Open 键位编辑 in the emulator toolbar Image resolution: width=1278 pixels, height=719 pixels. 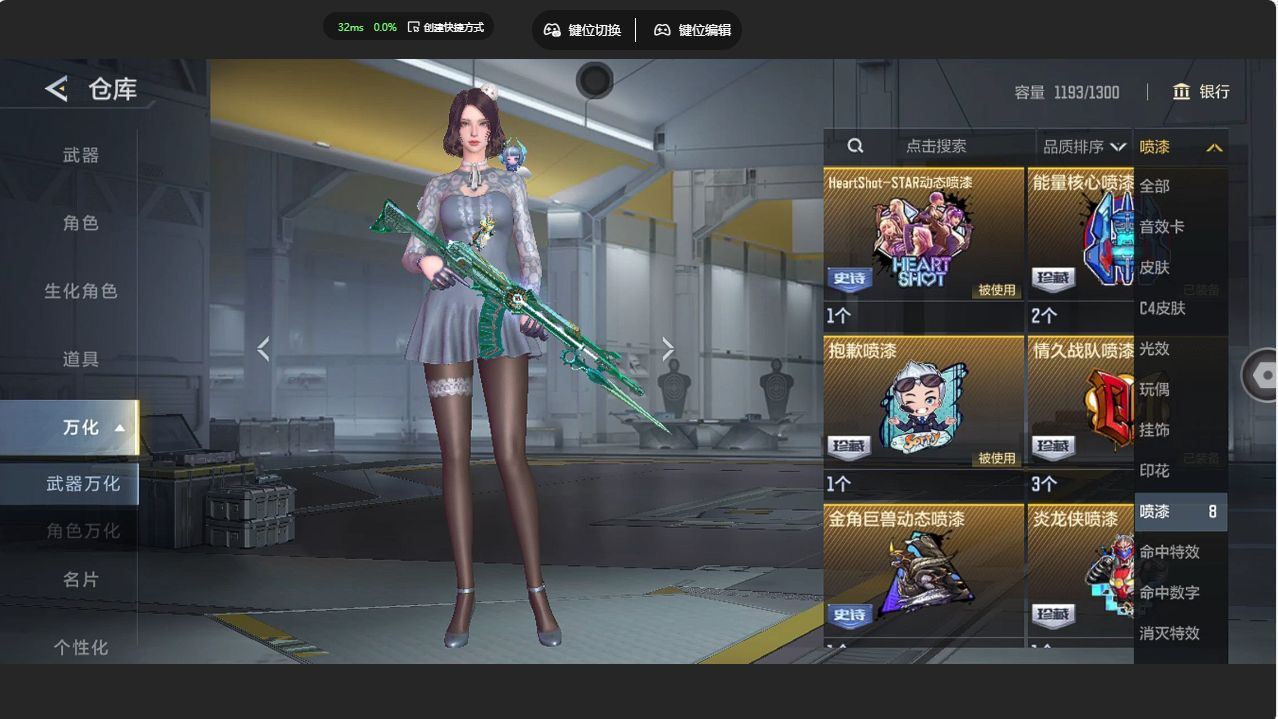click(692, 30)
